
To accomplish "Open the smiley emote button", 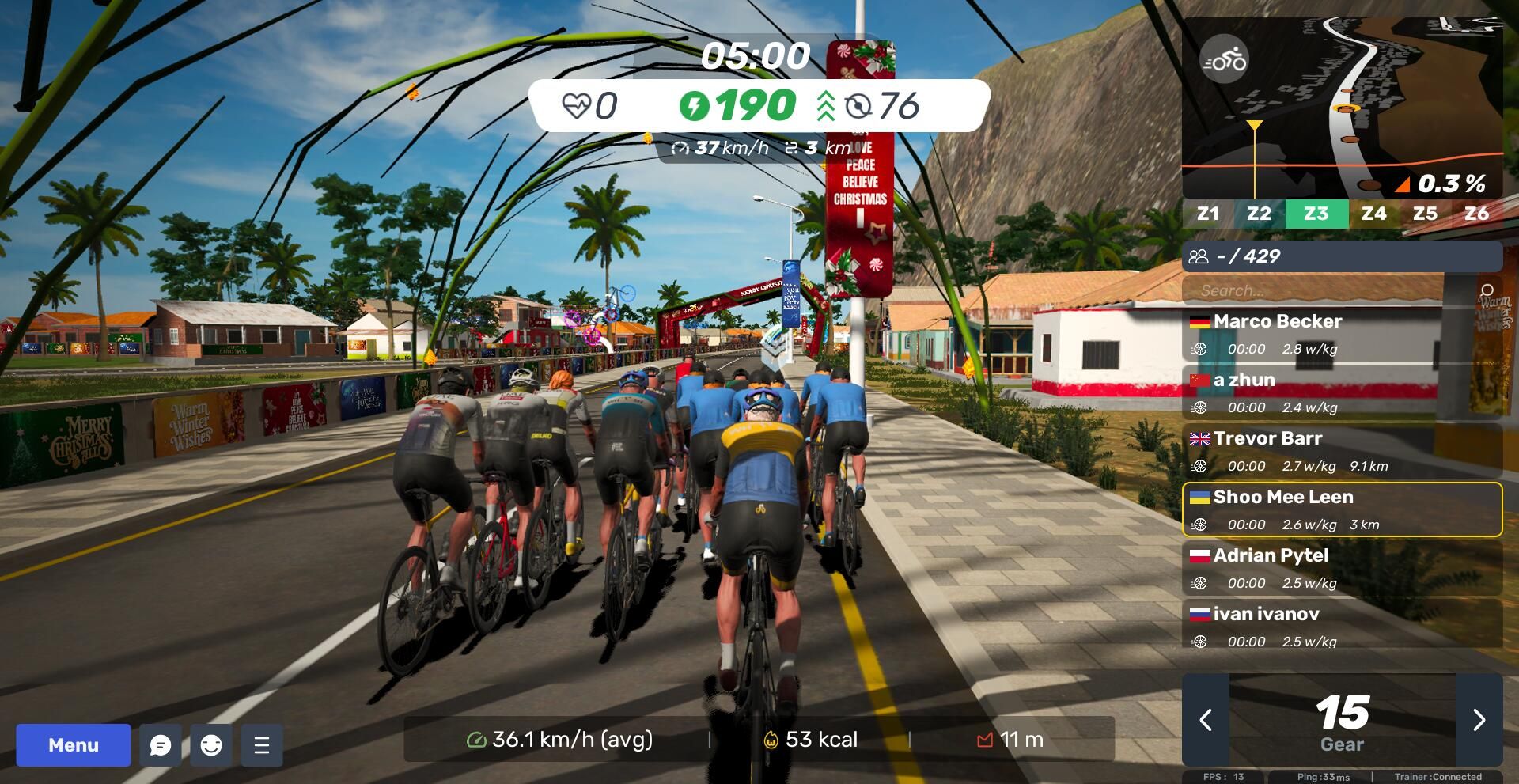I will coord(211,744).
